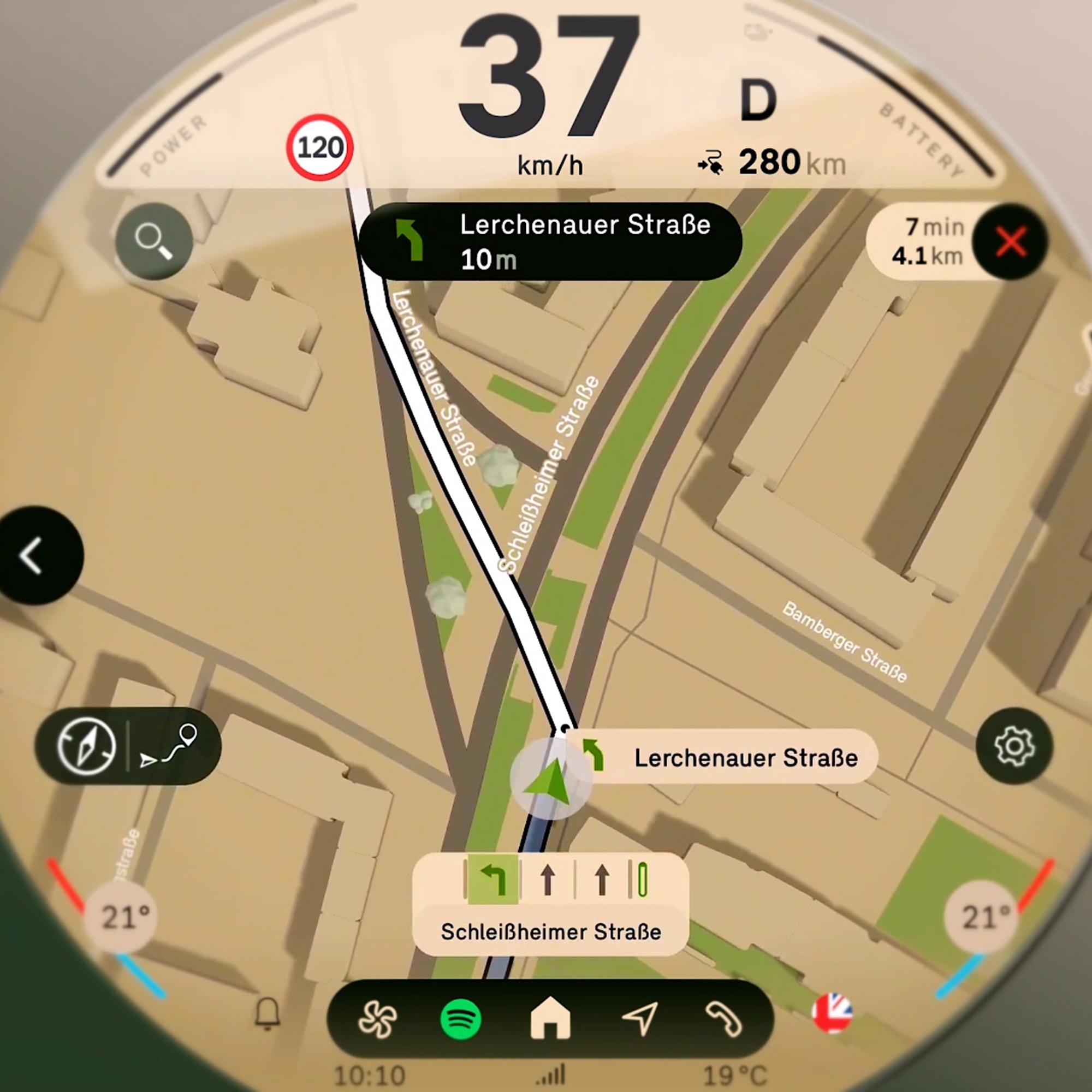Select the Lerchenauer Straße turn banner
Viewport: 1092px width, 1092px height.
[550, 242]
